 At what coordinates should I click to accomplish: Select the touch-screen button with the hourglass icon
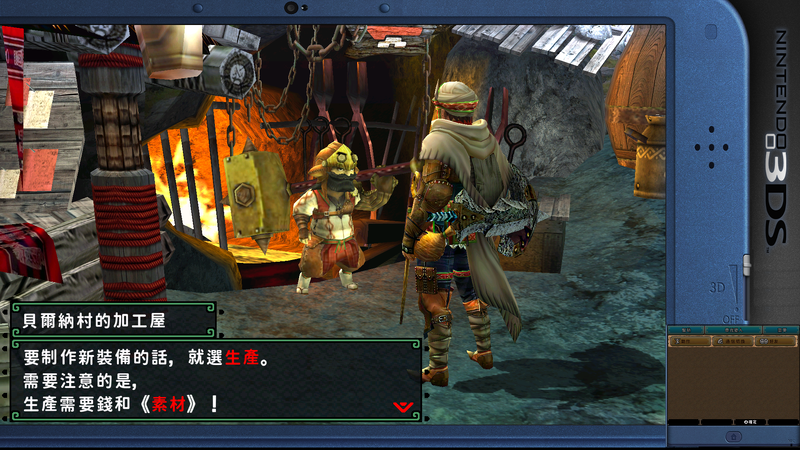click(x=690, y=341)
